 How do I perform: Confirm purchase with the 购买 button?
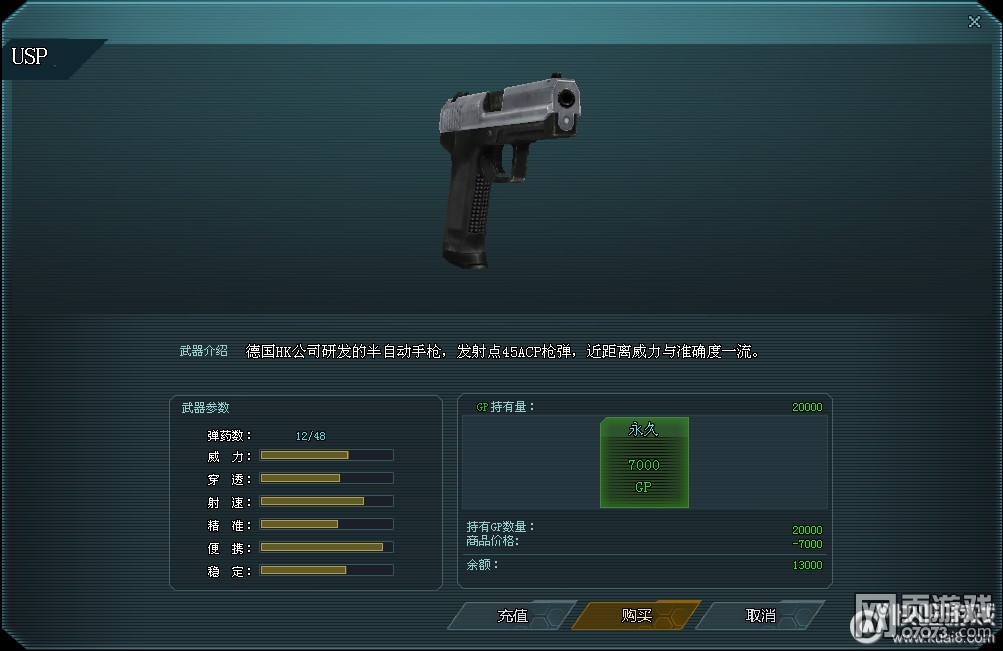636,616
